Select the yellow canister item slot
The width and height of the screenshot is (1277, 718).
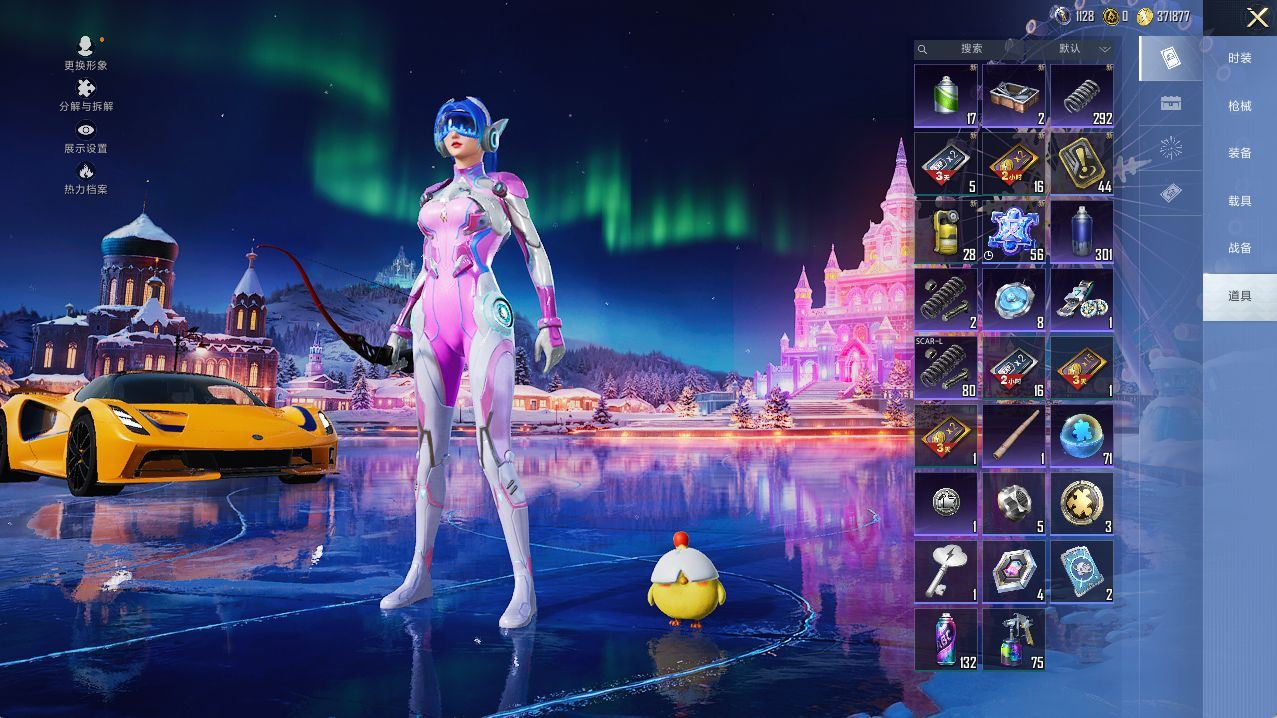[x=946, y=231]
